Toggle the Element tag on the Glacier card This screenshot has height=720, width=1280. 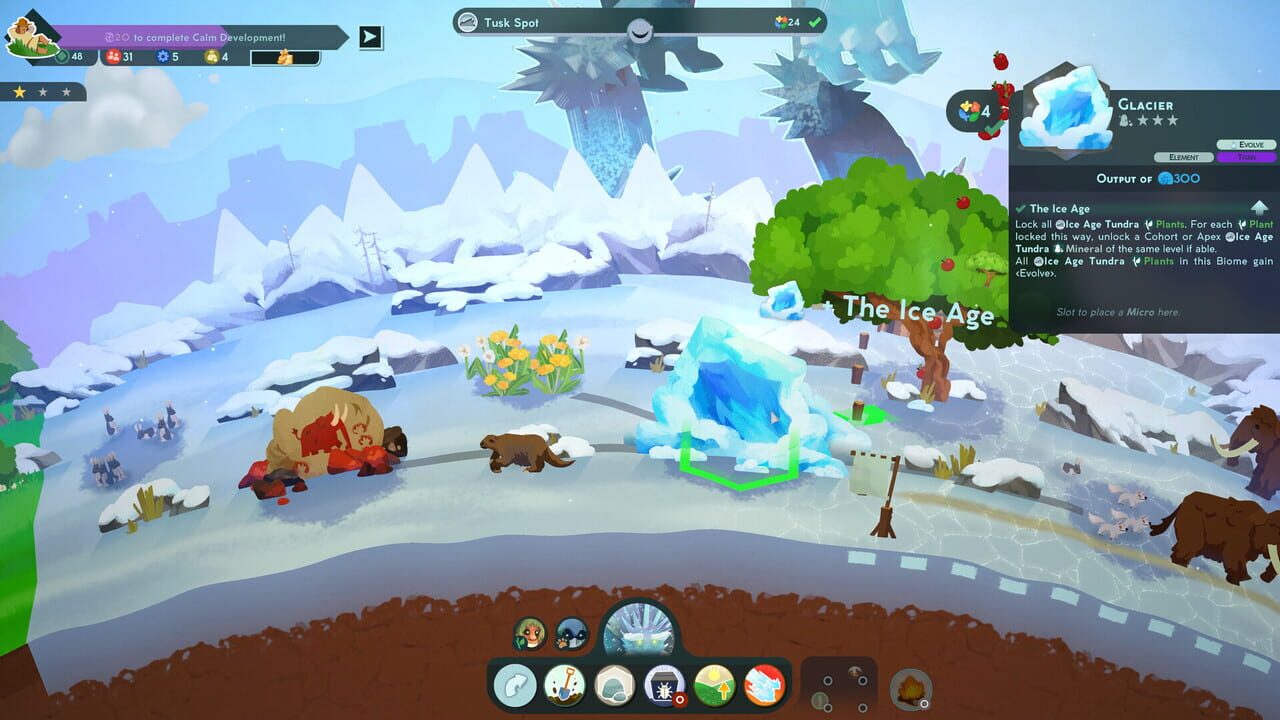tap(1183, 157)
